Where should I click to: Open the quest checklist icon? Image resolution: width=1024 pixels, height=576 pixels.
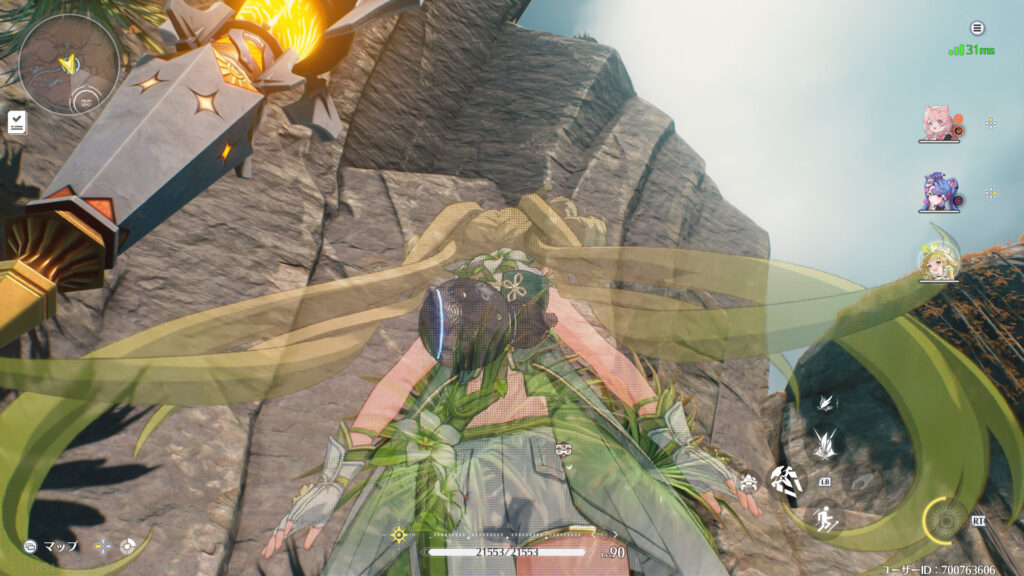tap(17, 122)
